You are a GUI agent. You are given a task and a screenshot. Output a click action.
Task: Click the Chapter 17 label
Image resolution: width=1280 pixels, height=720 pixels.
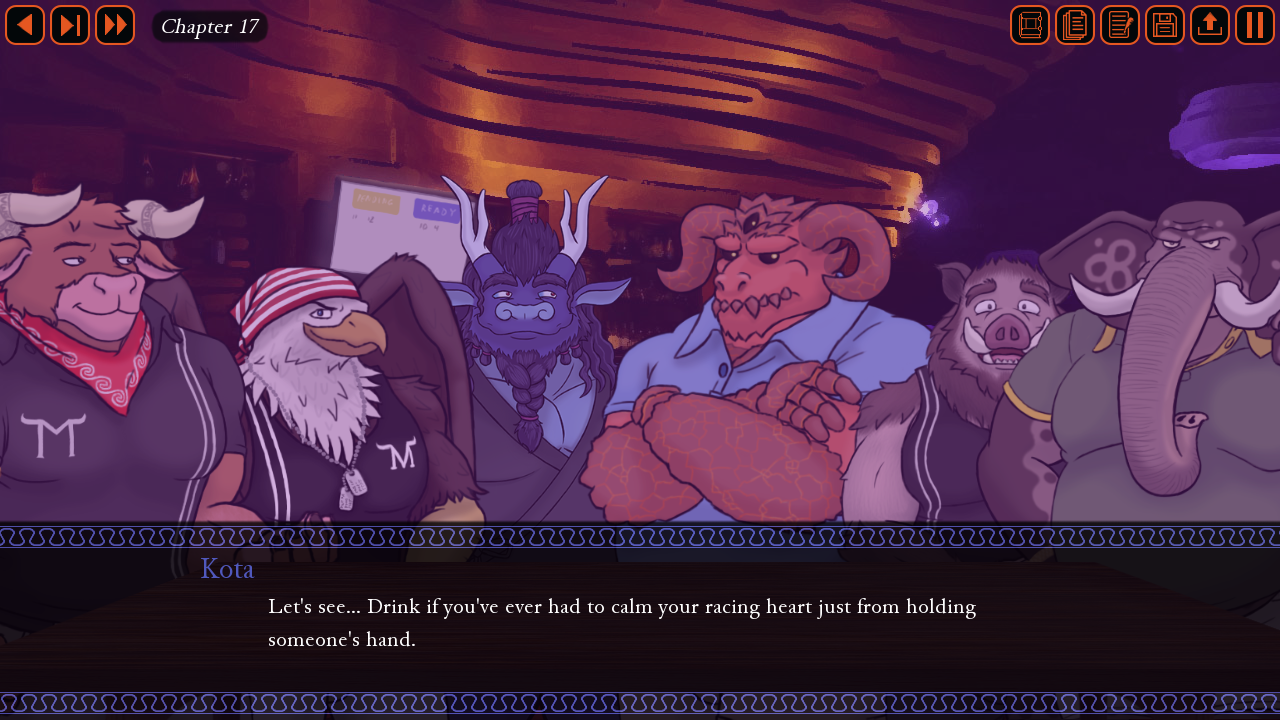pyautogui.click(x=209, y=26)
